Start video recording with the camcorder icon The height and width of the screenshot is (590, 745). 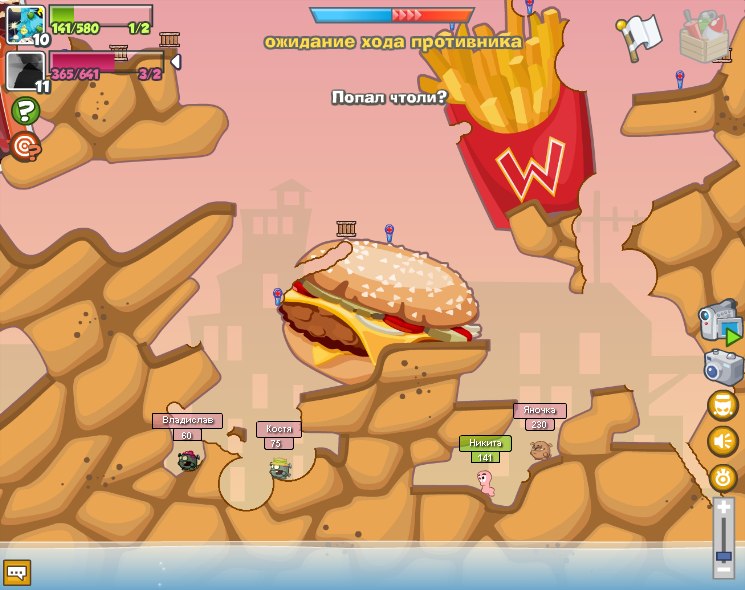[721, 324]
